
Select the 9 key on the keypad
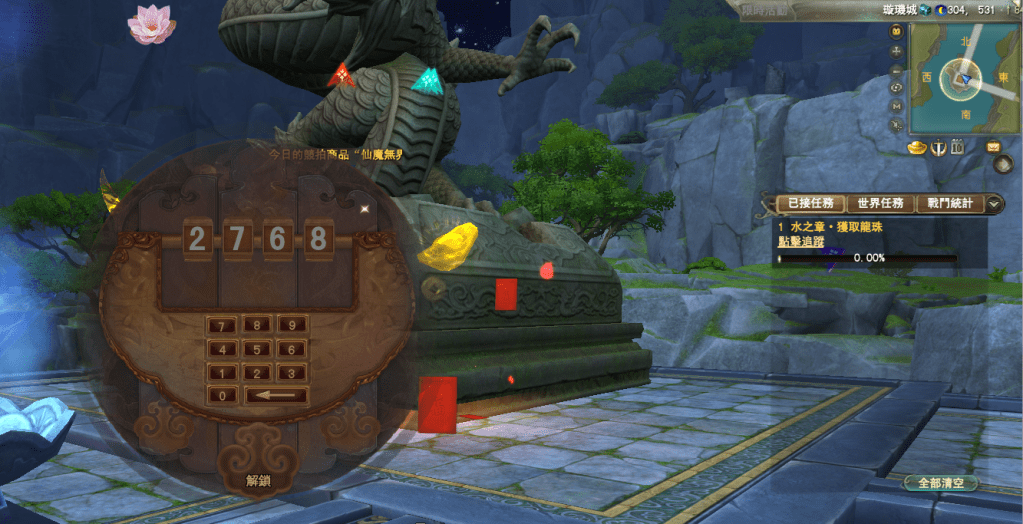click(x=291, y=325)
